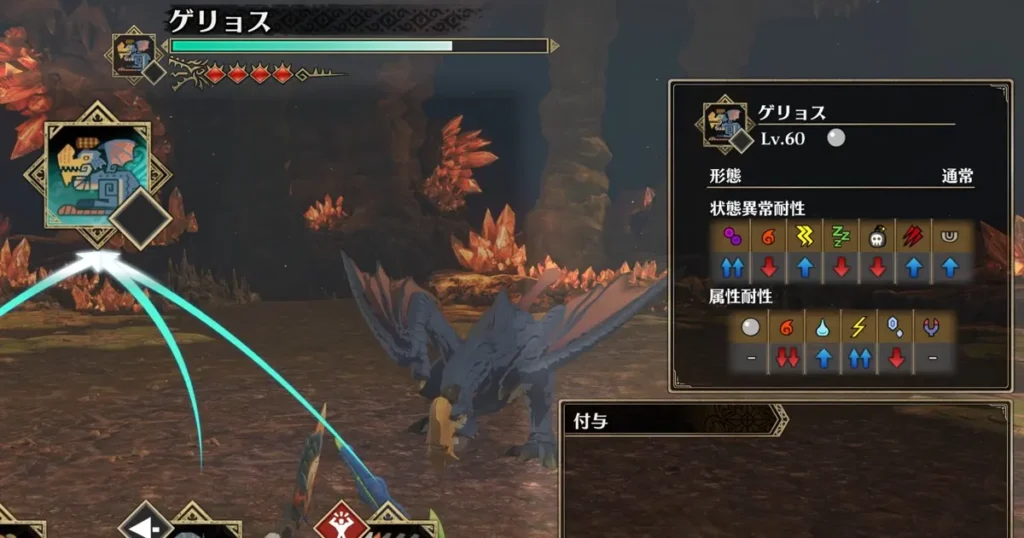1024x538 pixels.
Task: Inspect the ice crystal element icon
Action: [897, 326]
